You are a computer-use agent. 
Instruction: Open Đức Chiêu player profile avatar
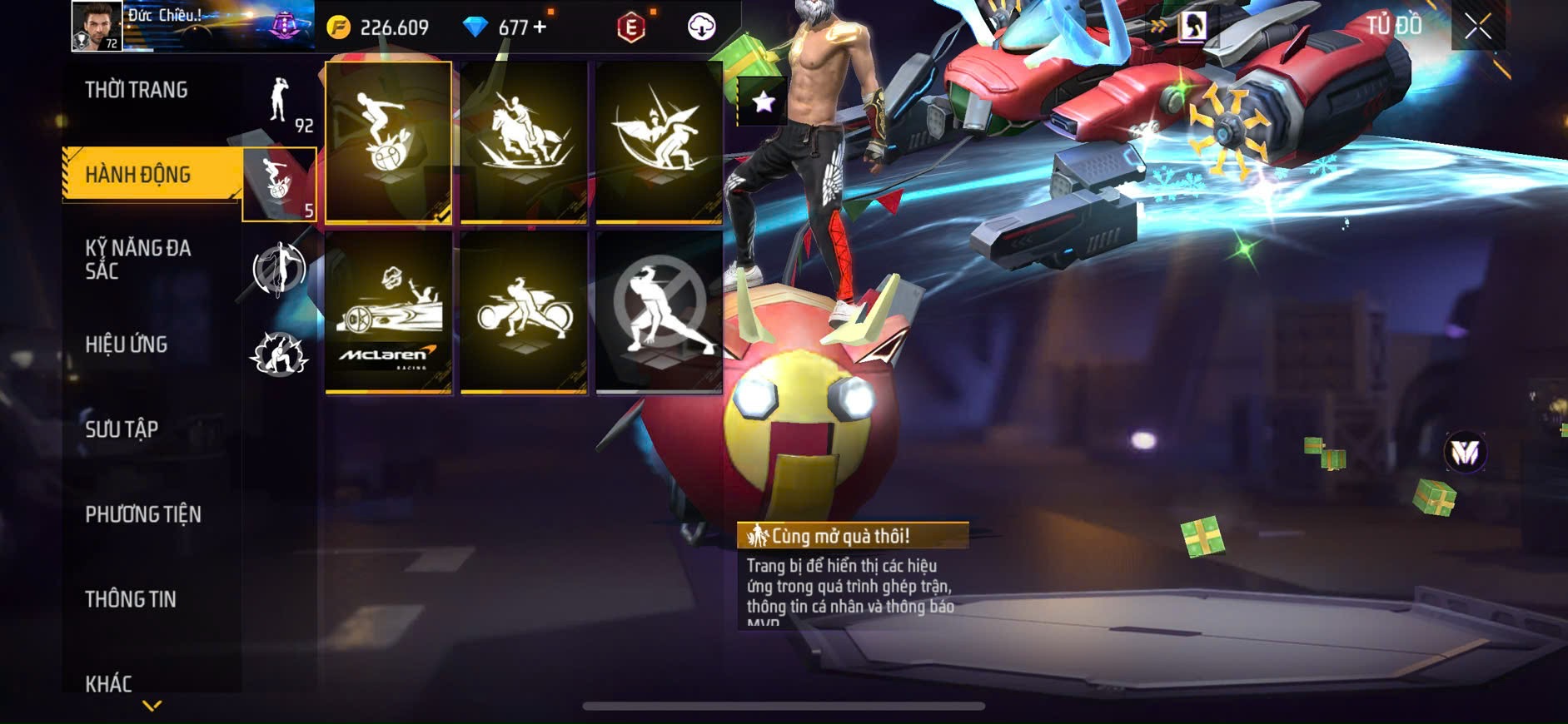[97, 26]
